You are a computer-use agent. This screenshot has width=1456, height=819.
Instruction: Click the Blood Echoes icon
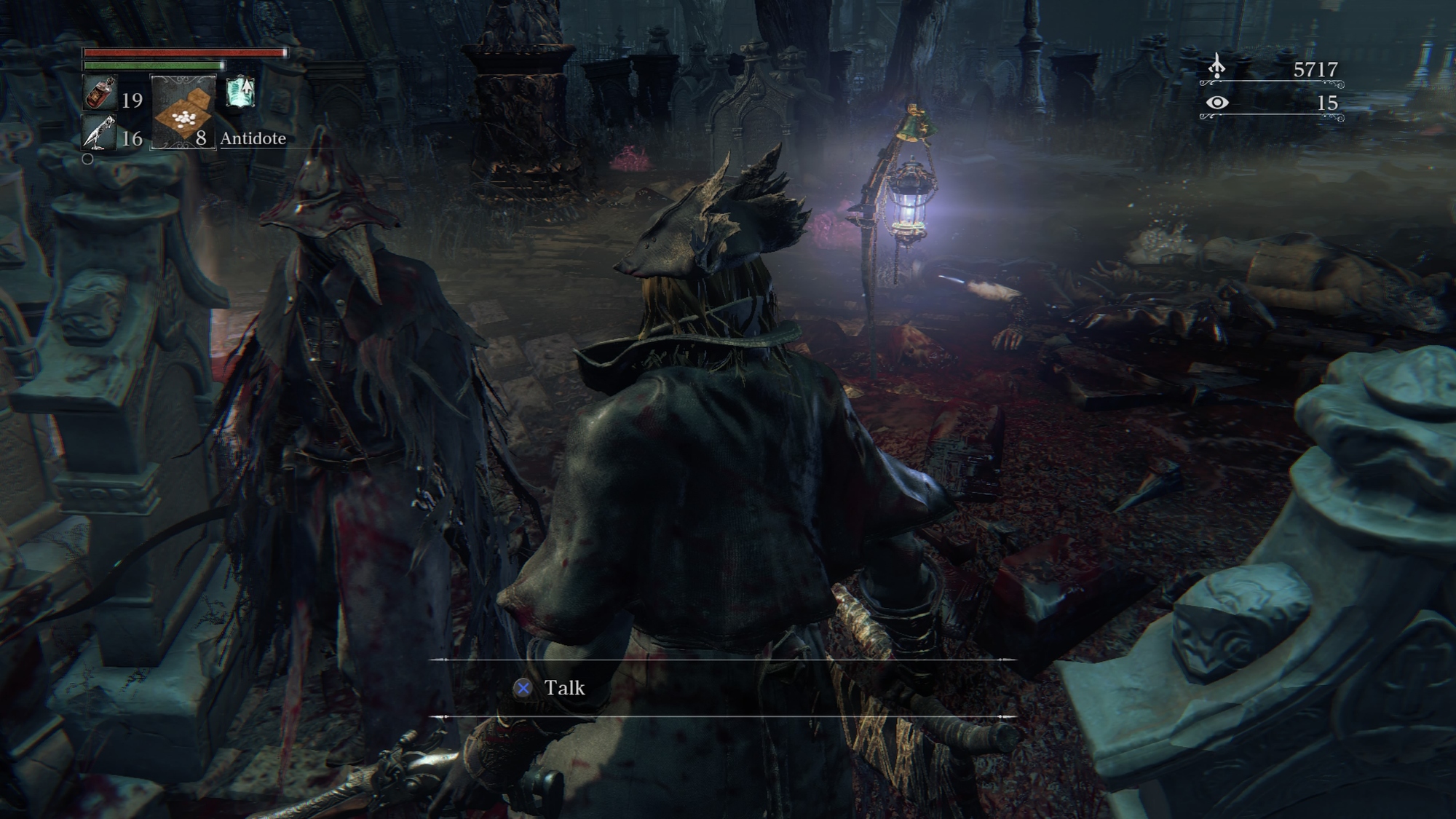1216,68
